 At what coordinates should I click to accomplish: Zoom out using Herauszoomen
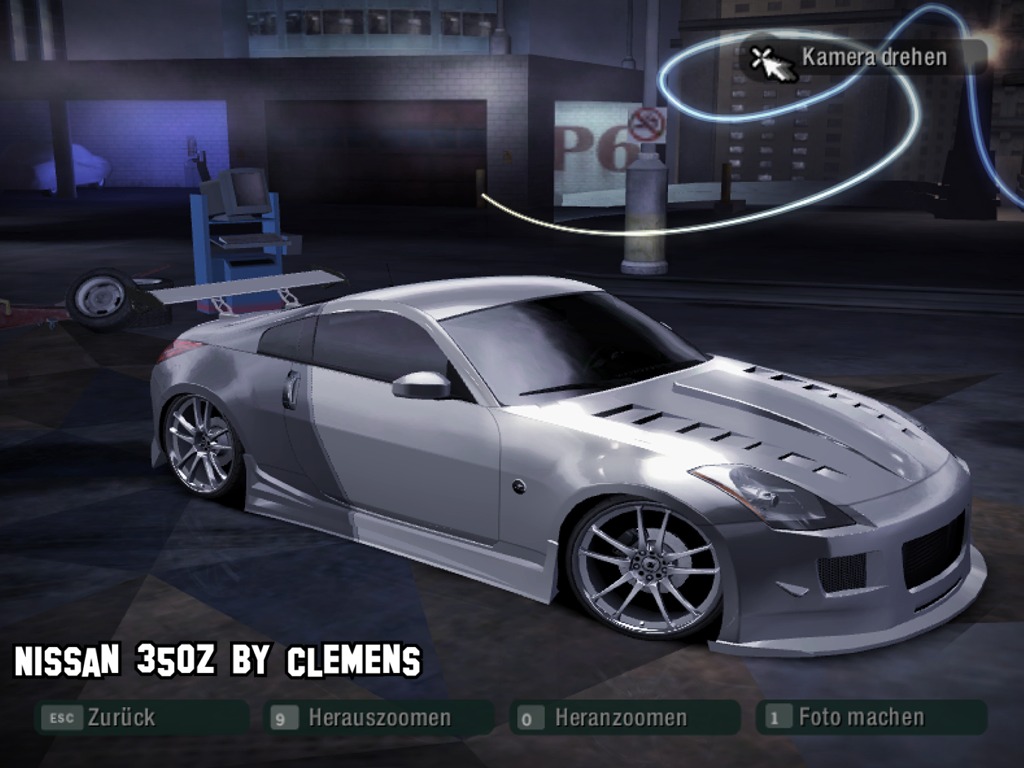click(378, 717)
